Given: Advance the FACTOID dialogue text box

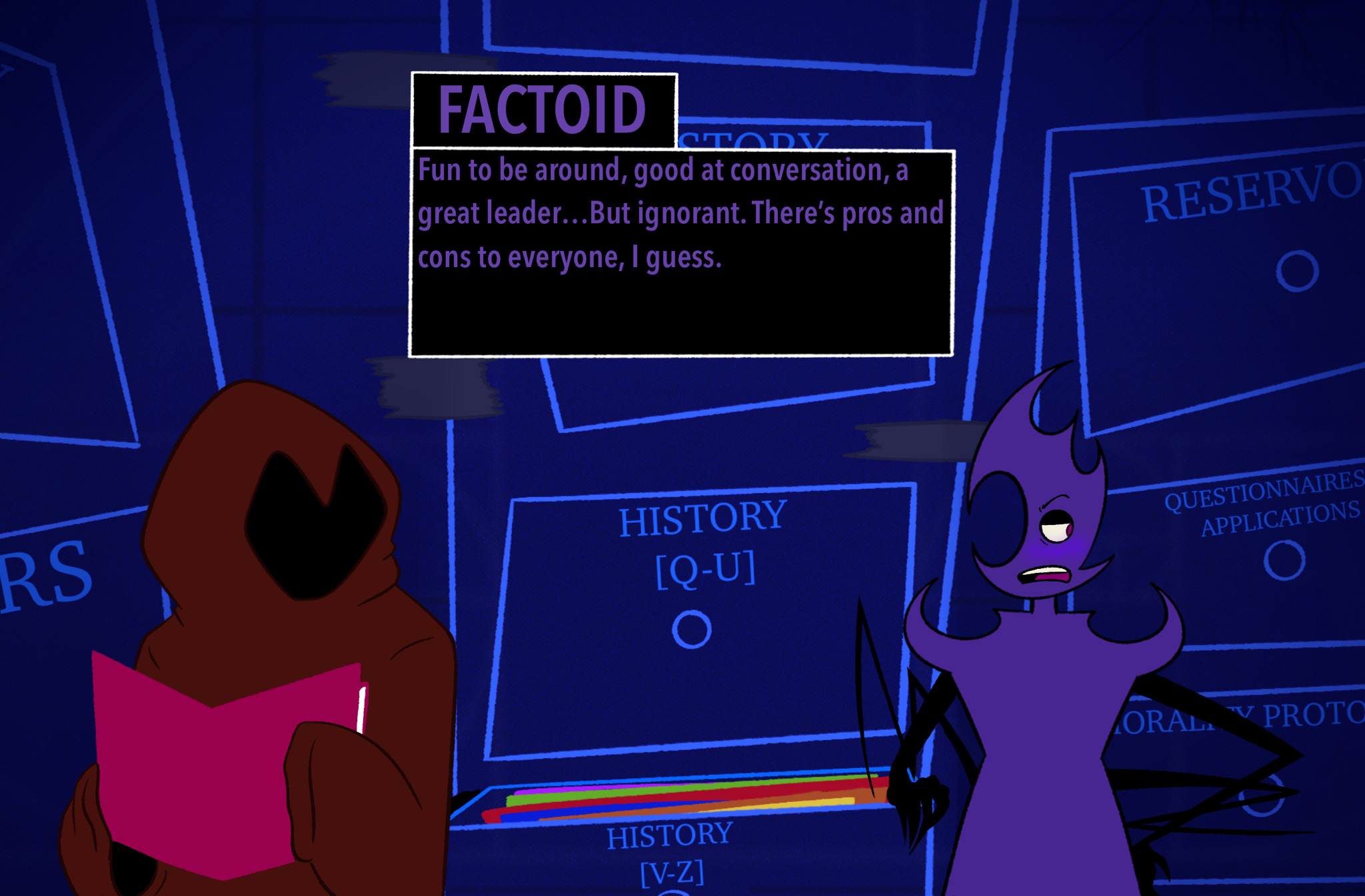Looking at the screenshot, I should (x=681, y=253).
